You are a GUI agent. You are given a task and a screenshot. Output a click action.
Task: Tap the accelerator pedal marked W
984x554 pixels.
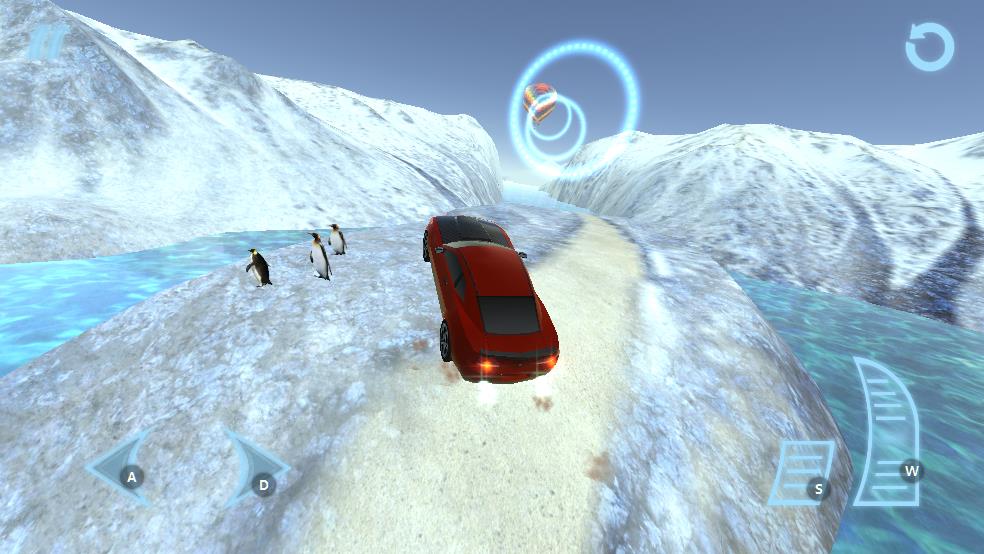888,432
